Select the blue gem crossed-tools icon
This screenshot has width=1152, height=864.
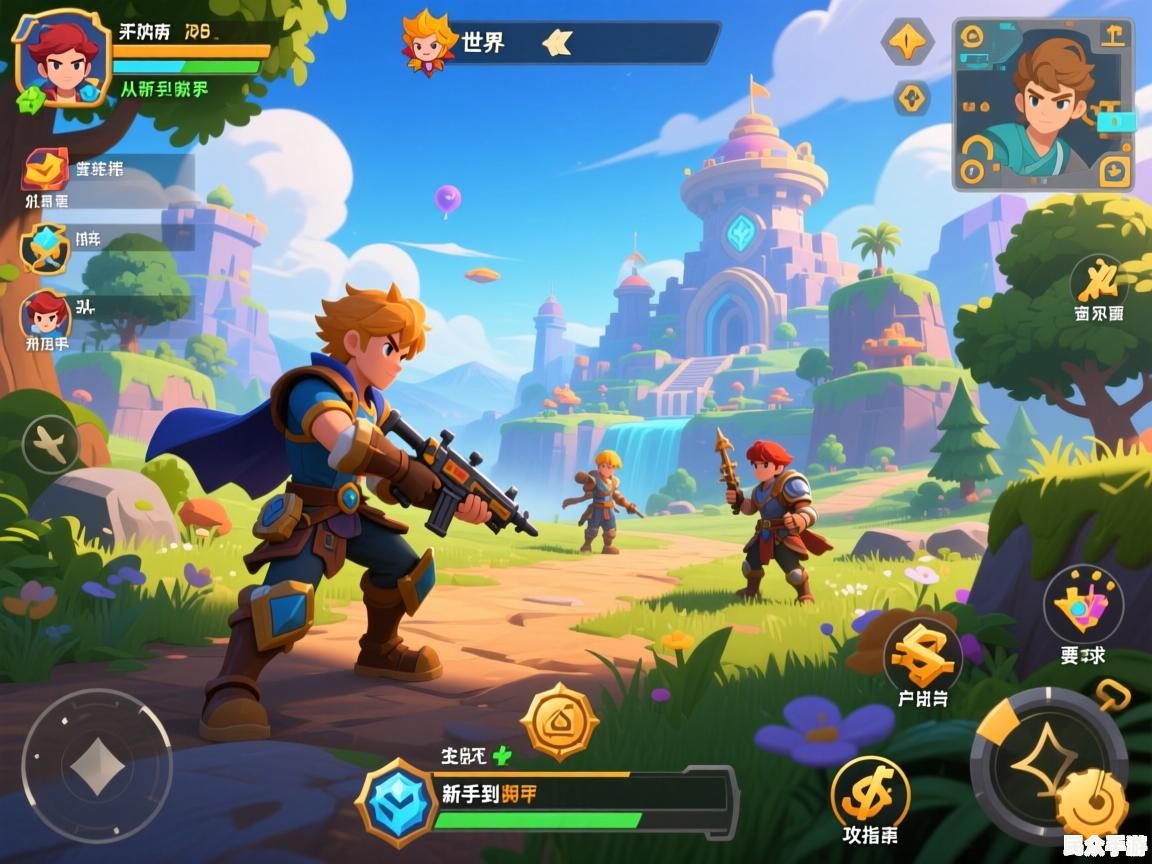[x=45, y=247]
